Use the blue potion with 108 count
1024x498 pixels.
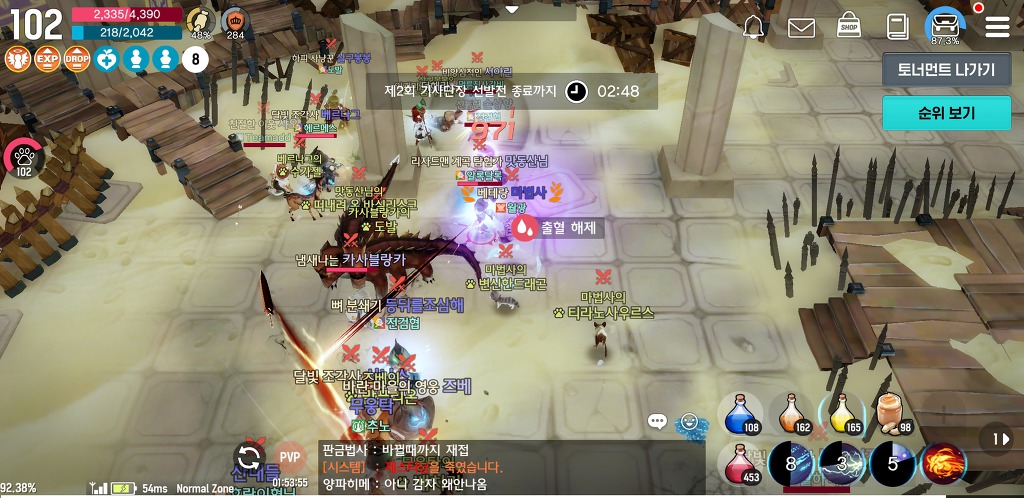coord(740,413)
